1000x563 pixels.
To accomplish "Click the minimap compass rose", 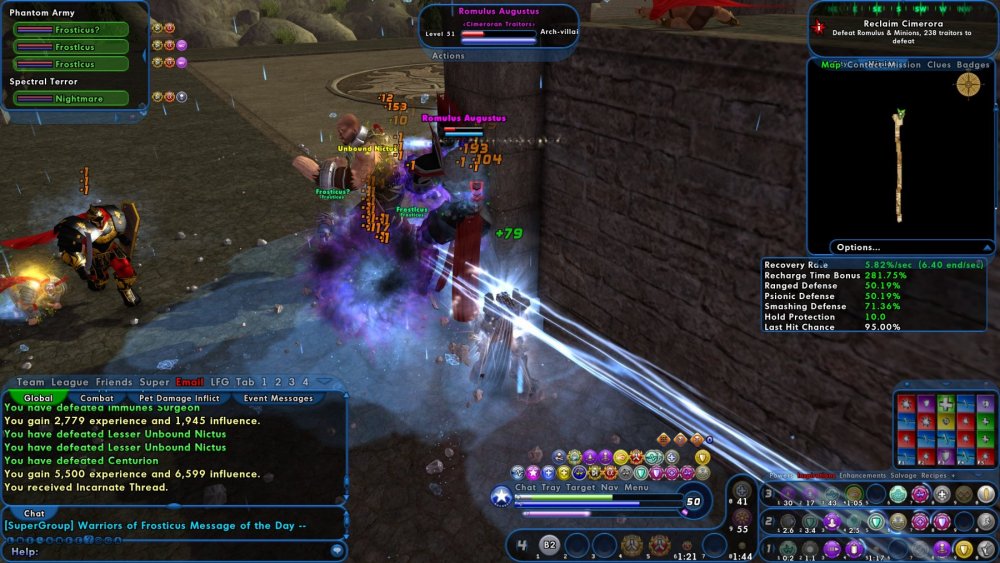I will (968, 85).
